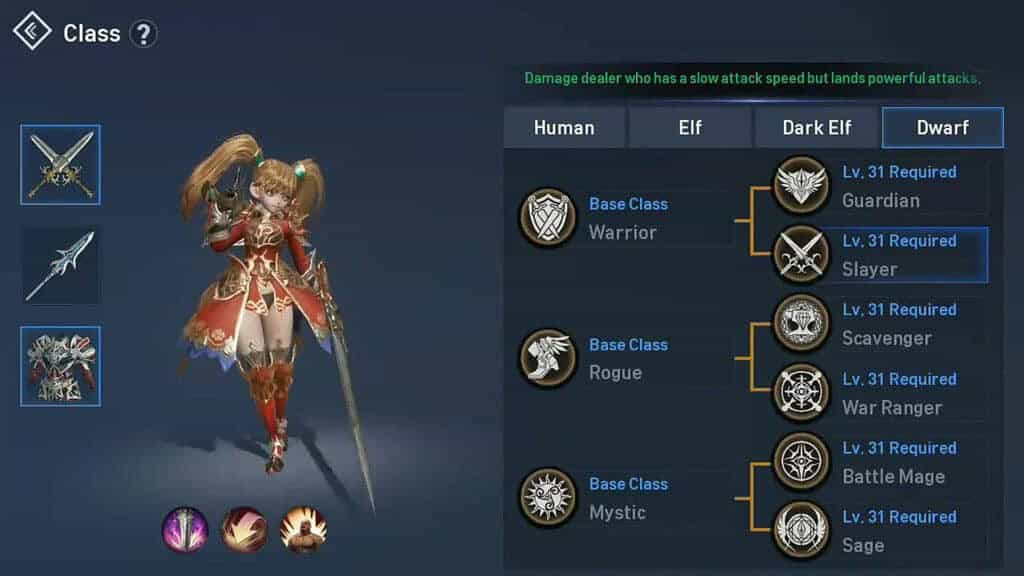The width and height of the screenshot is (1024, 576).
Task: Switch to the Elf race tab
Action: pos(689,128)
